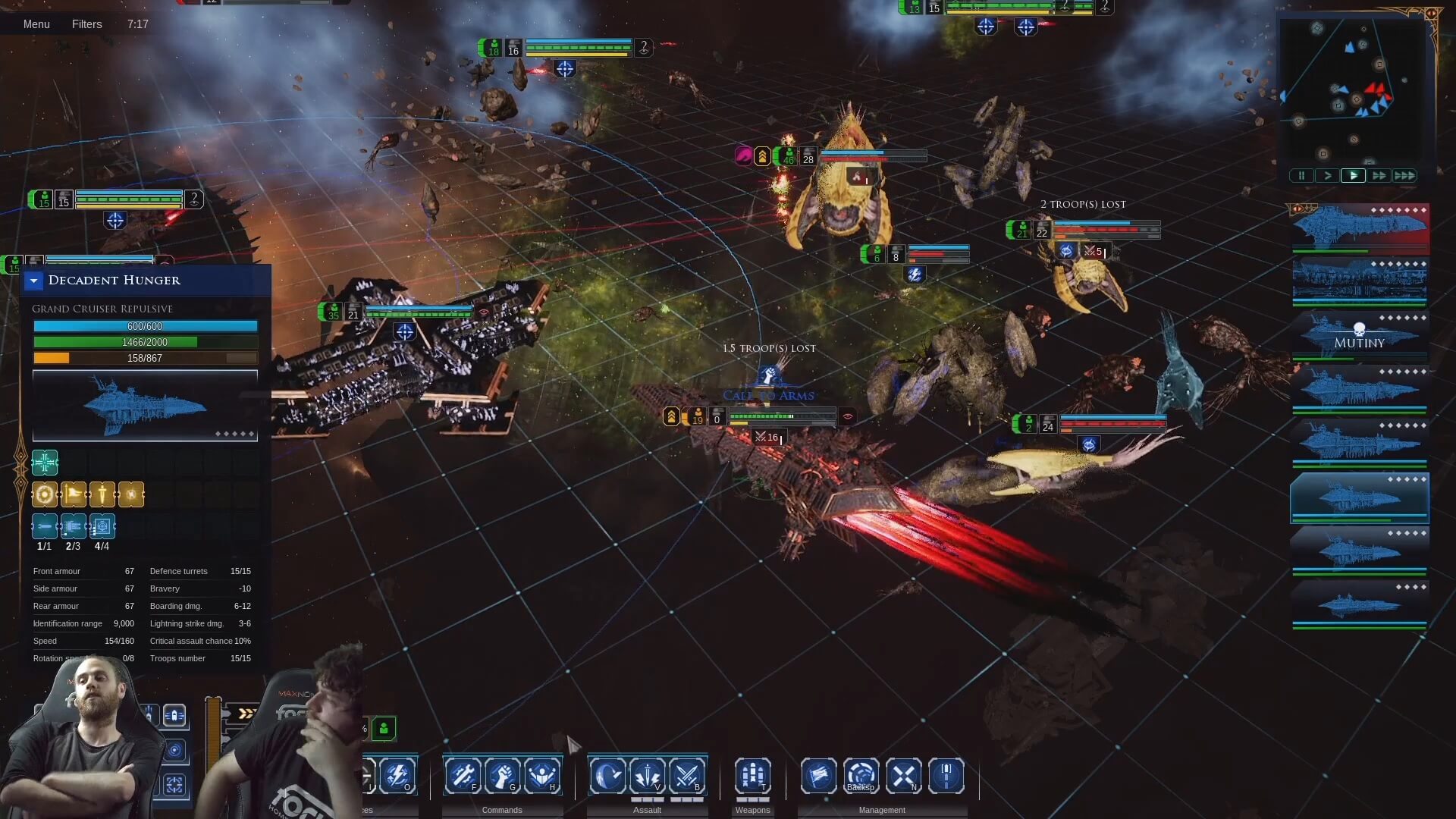The height and width of the screenshot is (819, 1456).
Task: Click the flag management button
Action: (x=819, y=776)
